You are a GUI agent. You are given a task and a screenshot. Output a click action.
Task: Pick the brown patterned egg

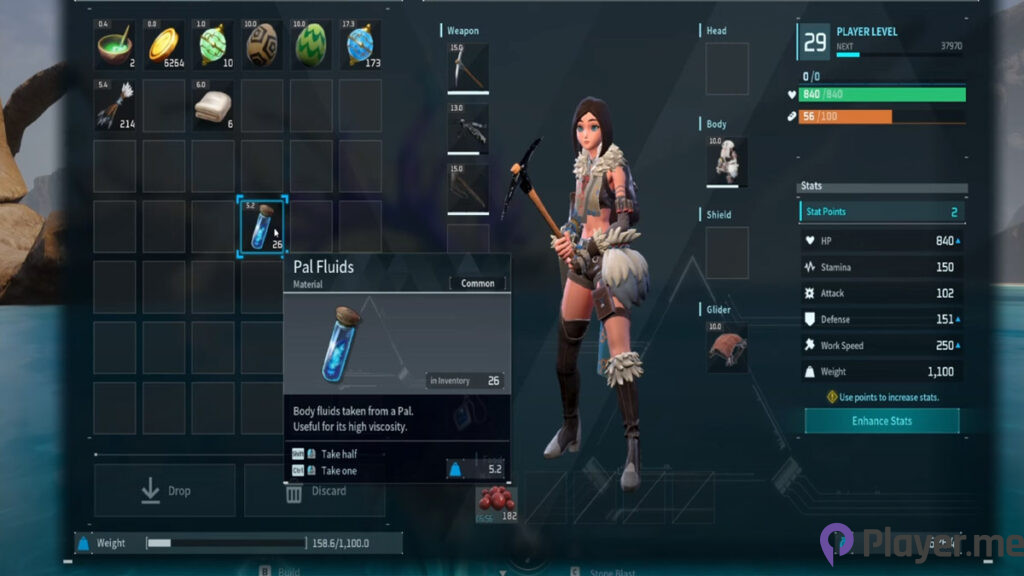click(x=262, y=45)
